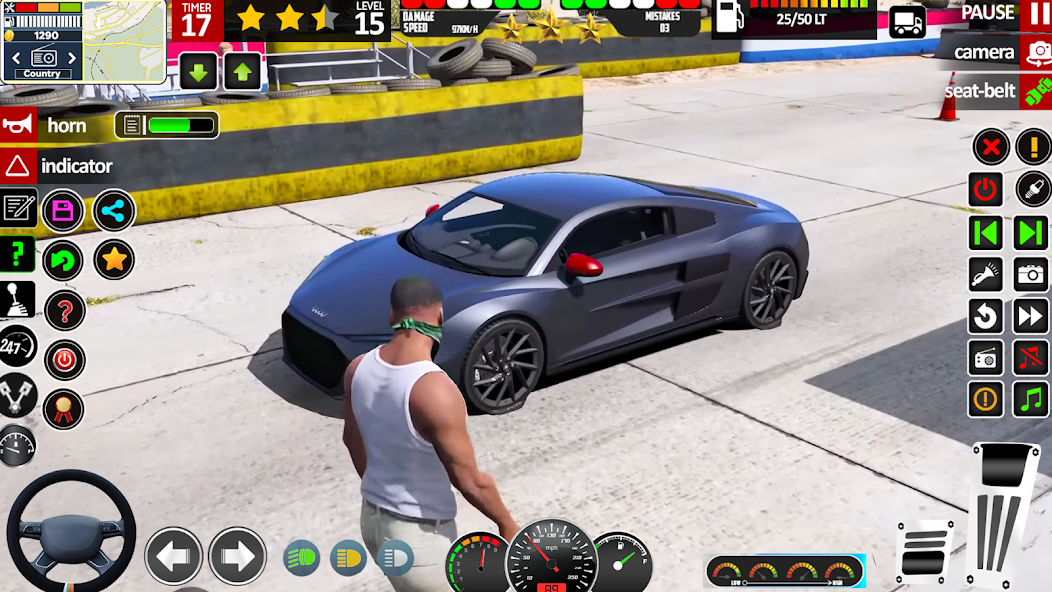
Task: Apply the brake pedal
Action: coord(924,552)
